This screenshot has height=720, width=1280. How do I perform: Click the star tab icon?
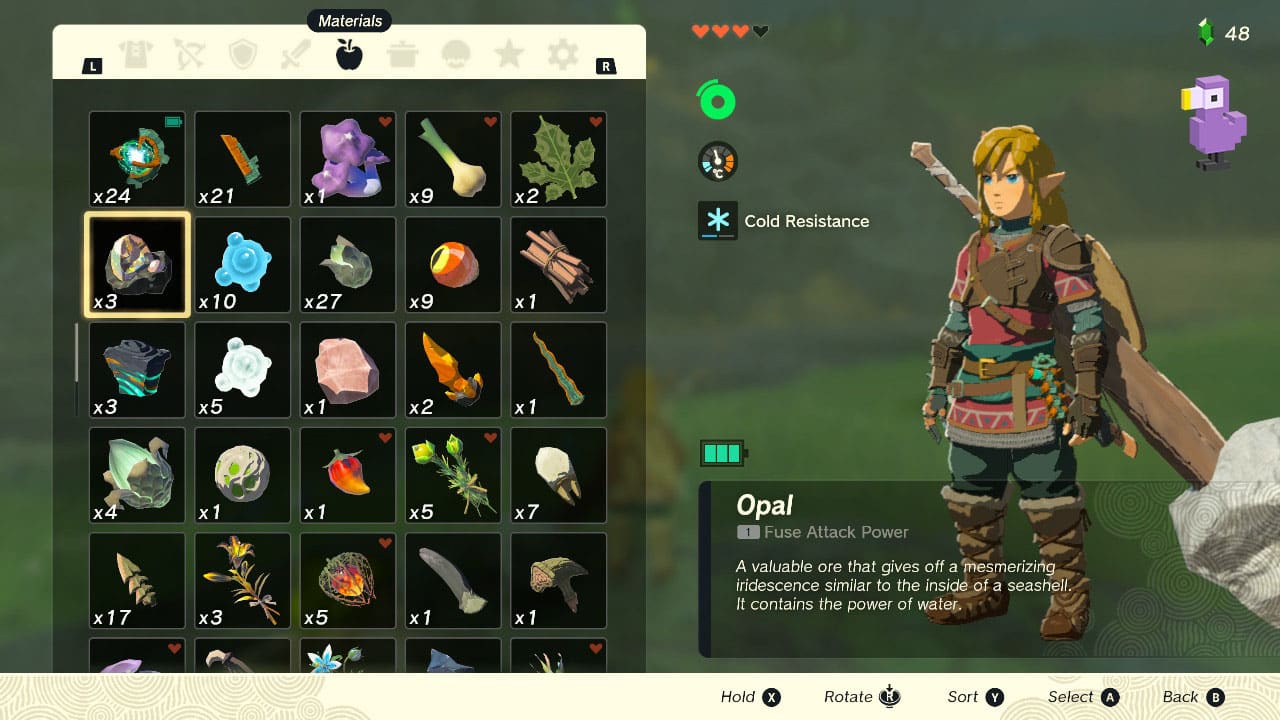click(x=509, y=55)
